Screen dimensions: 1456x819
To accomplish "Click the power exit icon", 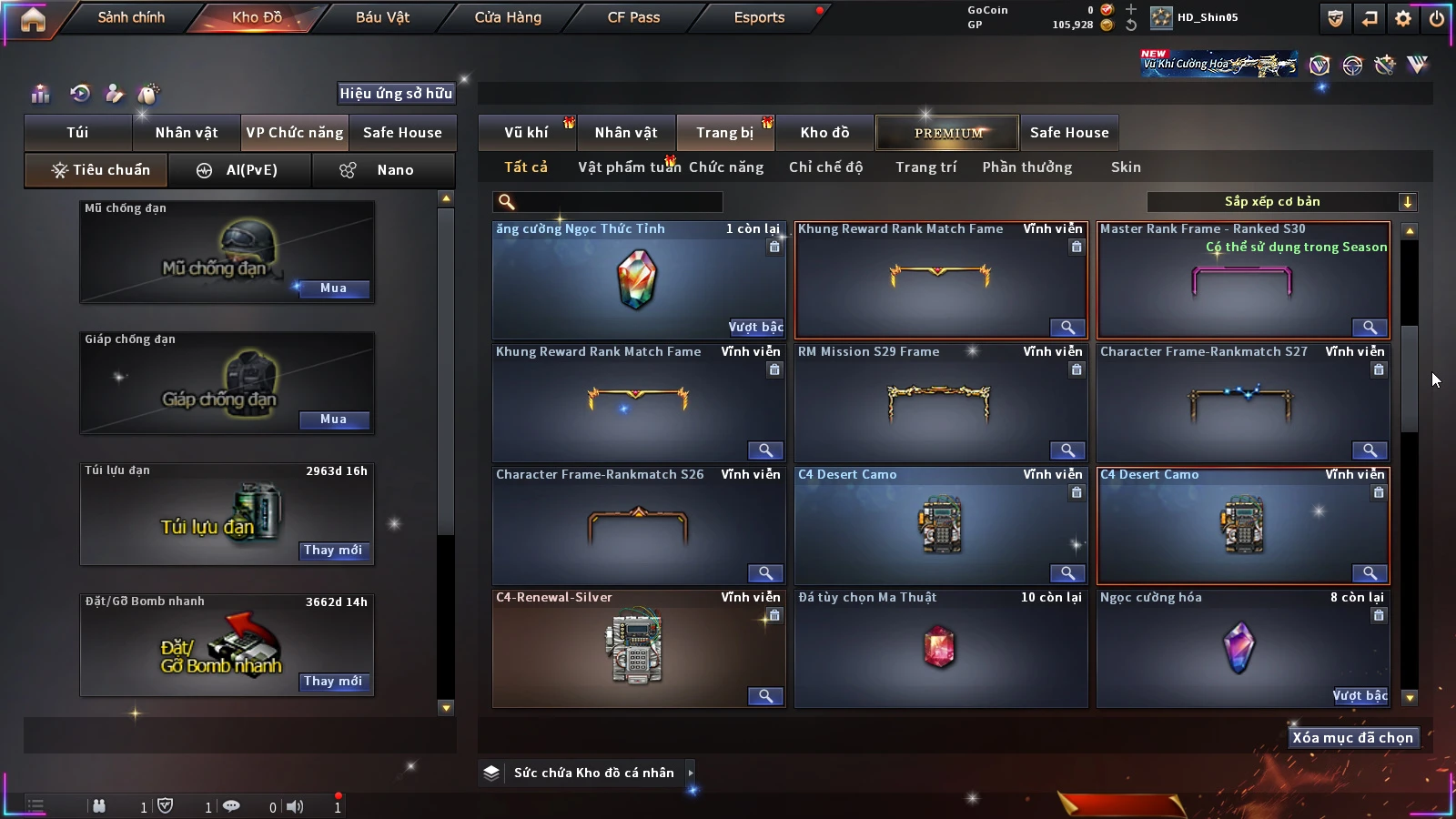I will [x=1437, y=18].
